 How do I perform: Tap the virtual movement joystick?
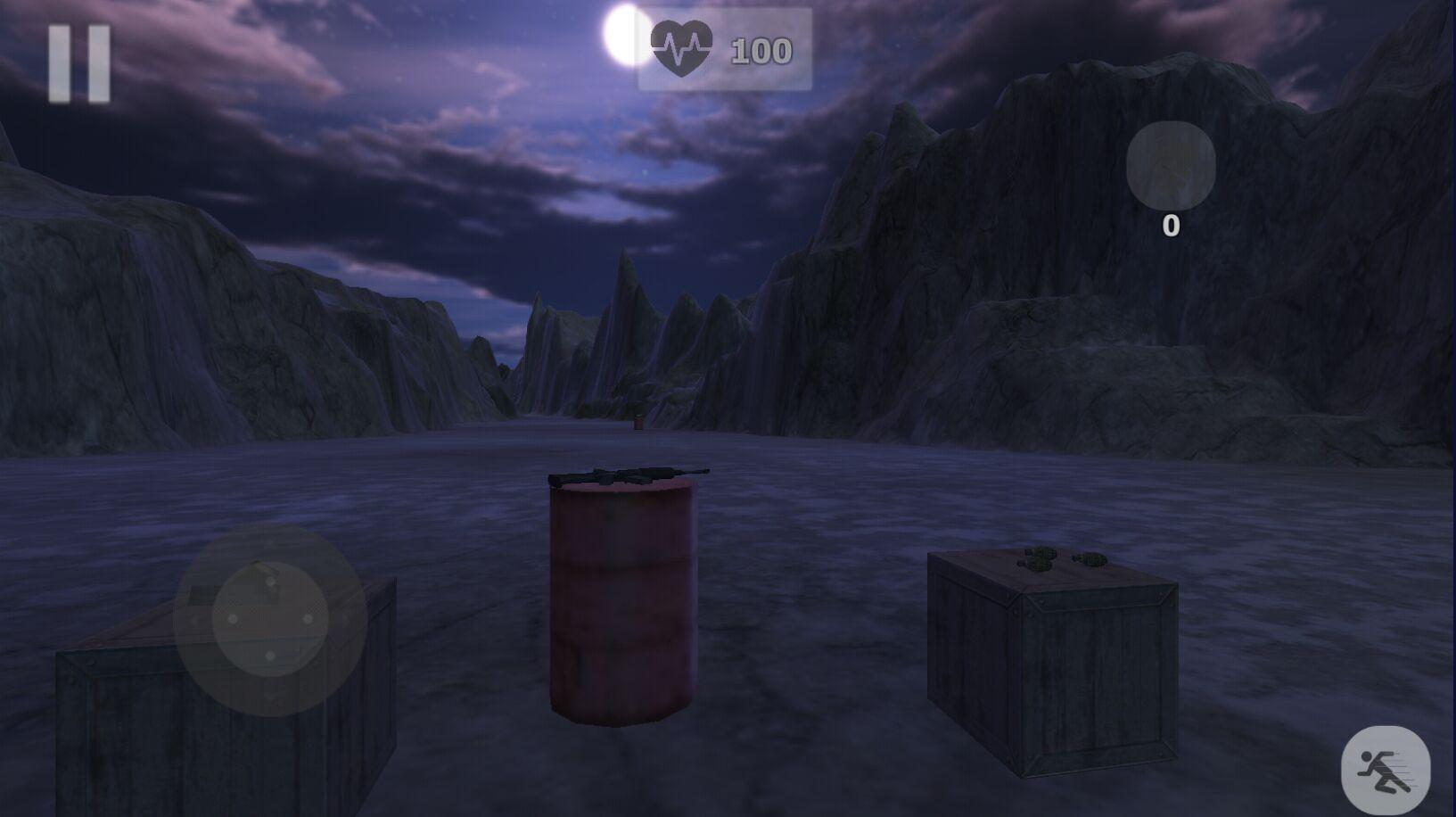click(270, 619)
